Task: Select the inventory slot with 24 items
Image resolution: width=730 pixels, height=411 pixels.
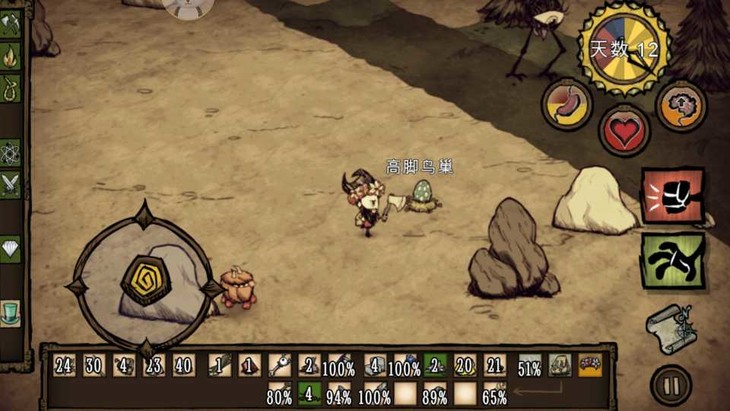Action: [65, 366]
